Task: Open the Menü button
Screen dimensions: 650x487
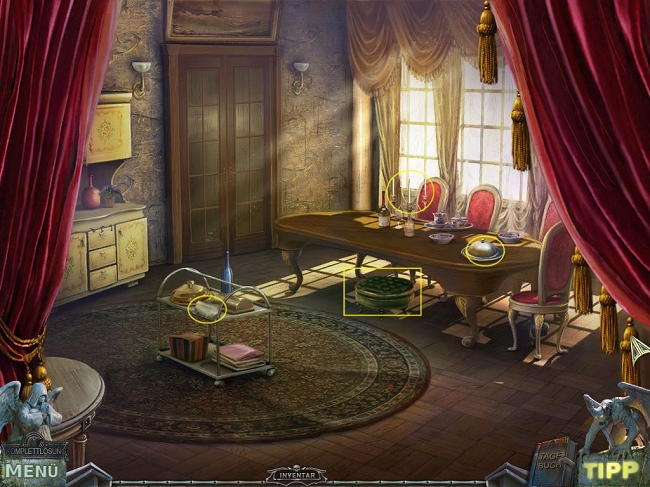Action: coord(33,469)
